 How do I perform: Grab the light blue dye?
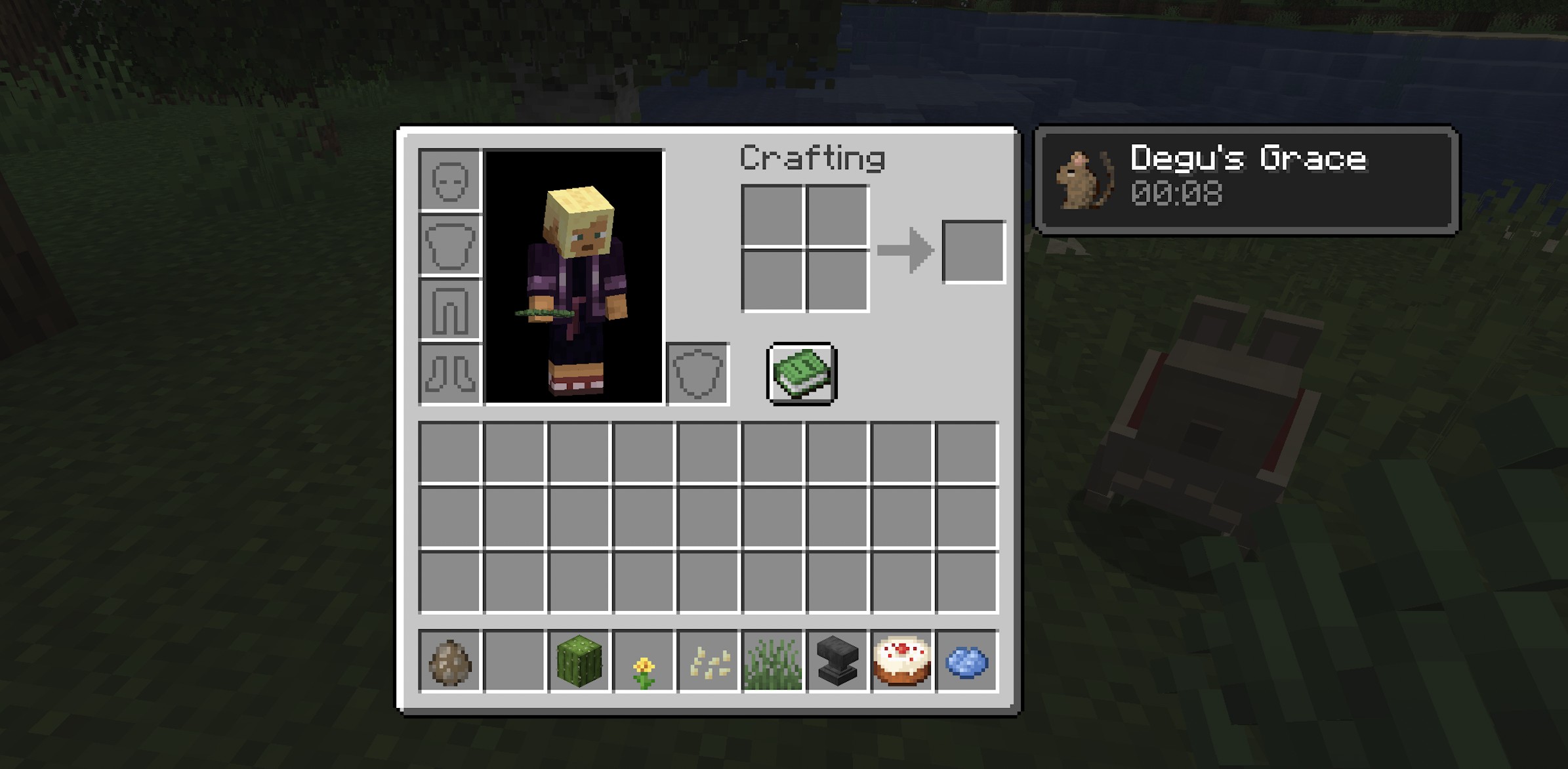tap(967, 661)
